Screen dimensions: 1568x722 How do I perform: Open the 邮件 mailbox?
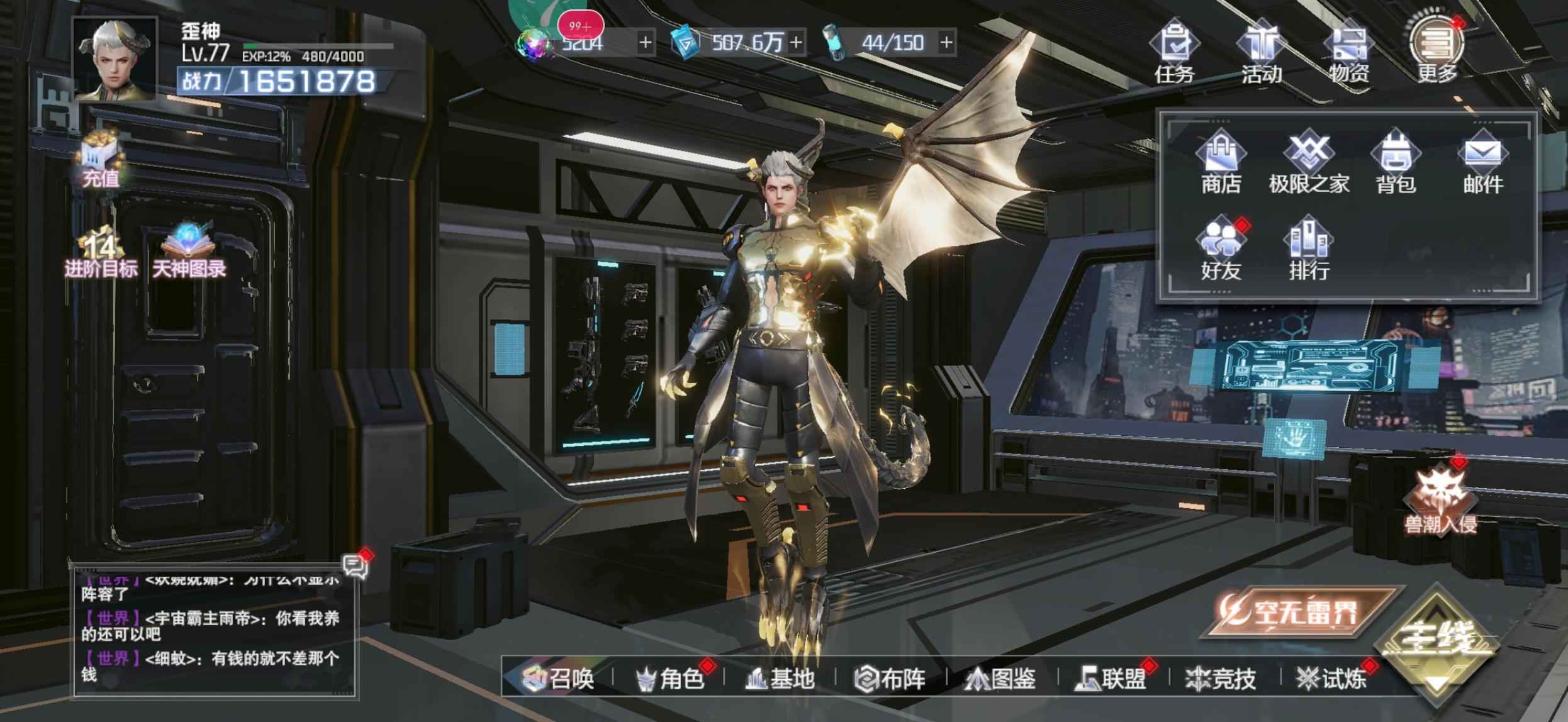pyautogui.click(x=1483, y=162)
